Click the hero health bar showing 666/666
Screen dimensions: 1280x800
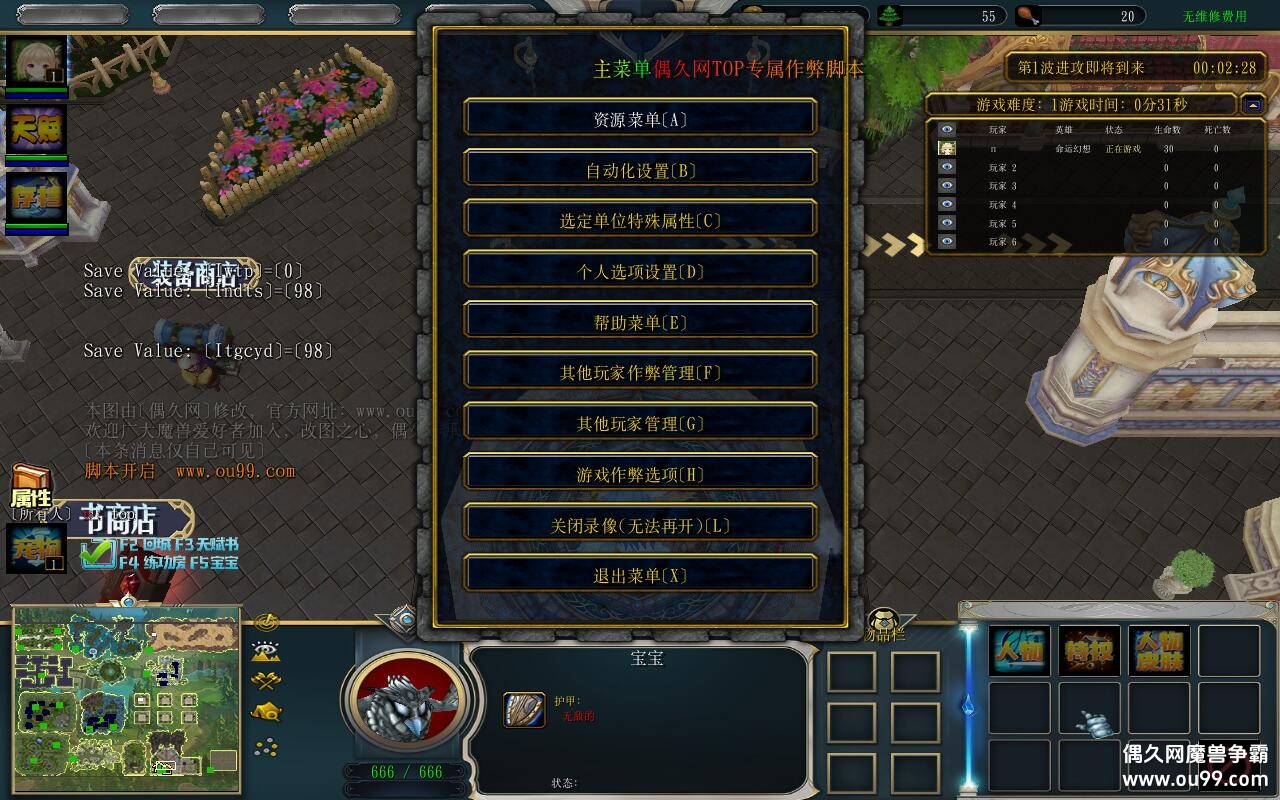click(404, 771)
